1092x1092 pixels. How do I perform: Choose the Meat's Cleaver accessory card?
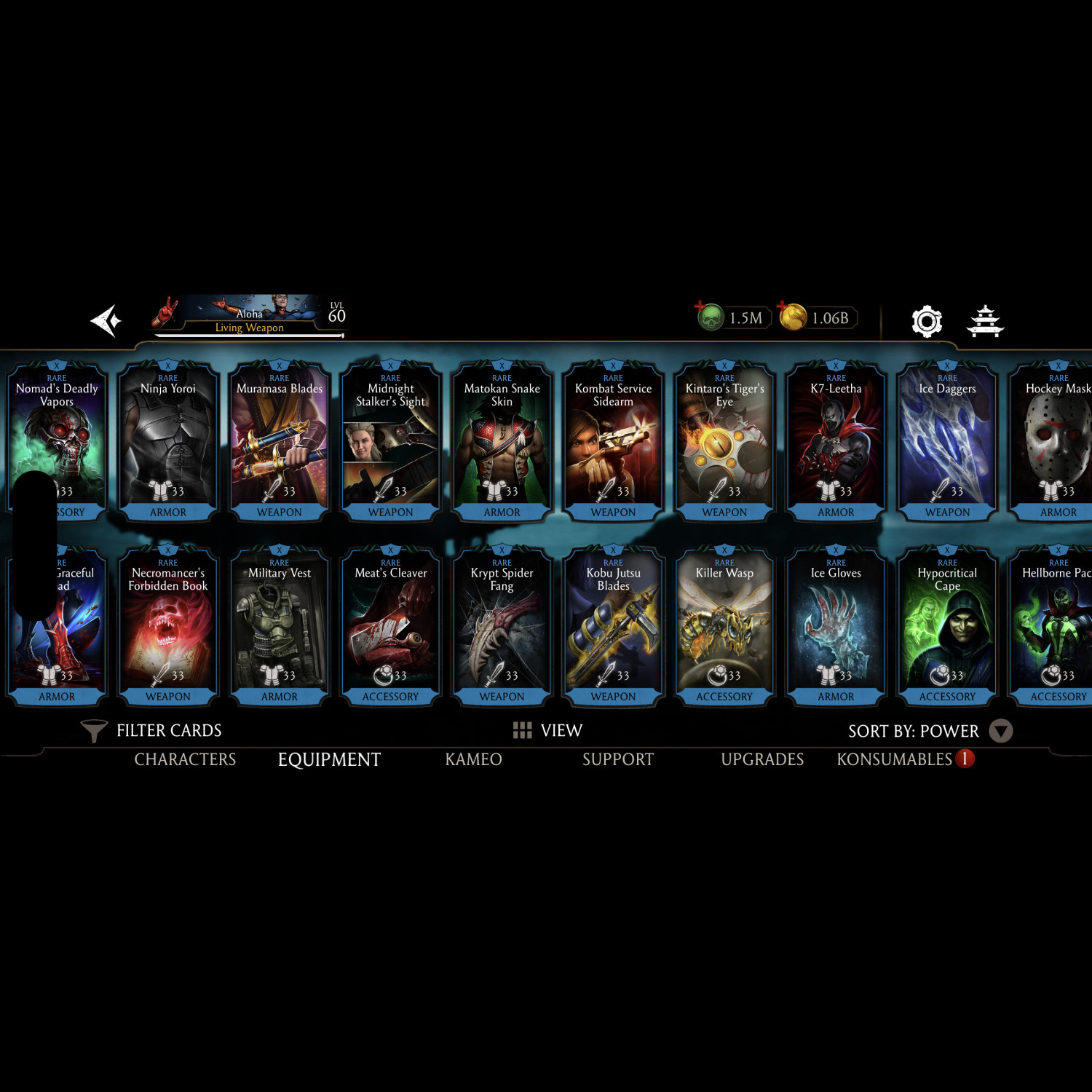[391, 626]
